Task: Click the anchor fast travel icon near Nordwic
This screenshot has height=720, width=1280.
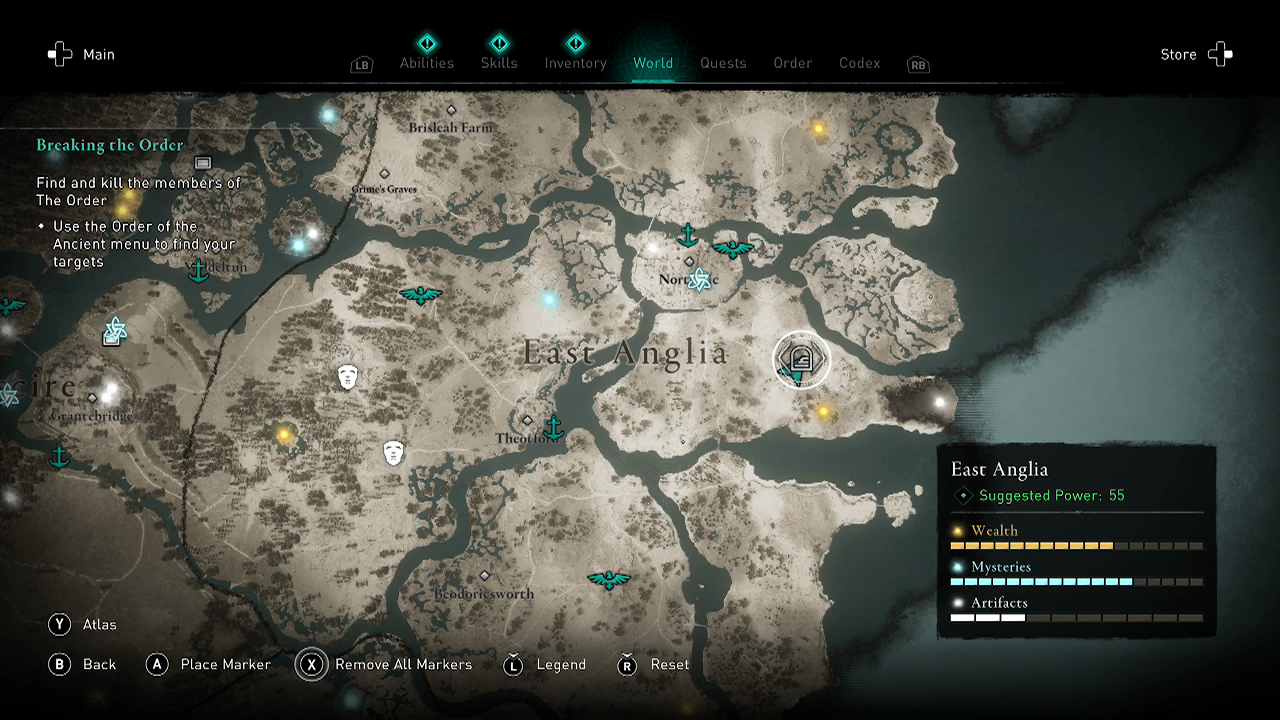Action: click(688, 234)
